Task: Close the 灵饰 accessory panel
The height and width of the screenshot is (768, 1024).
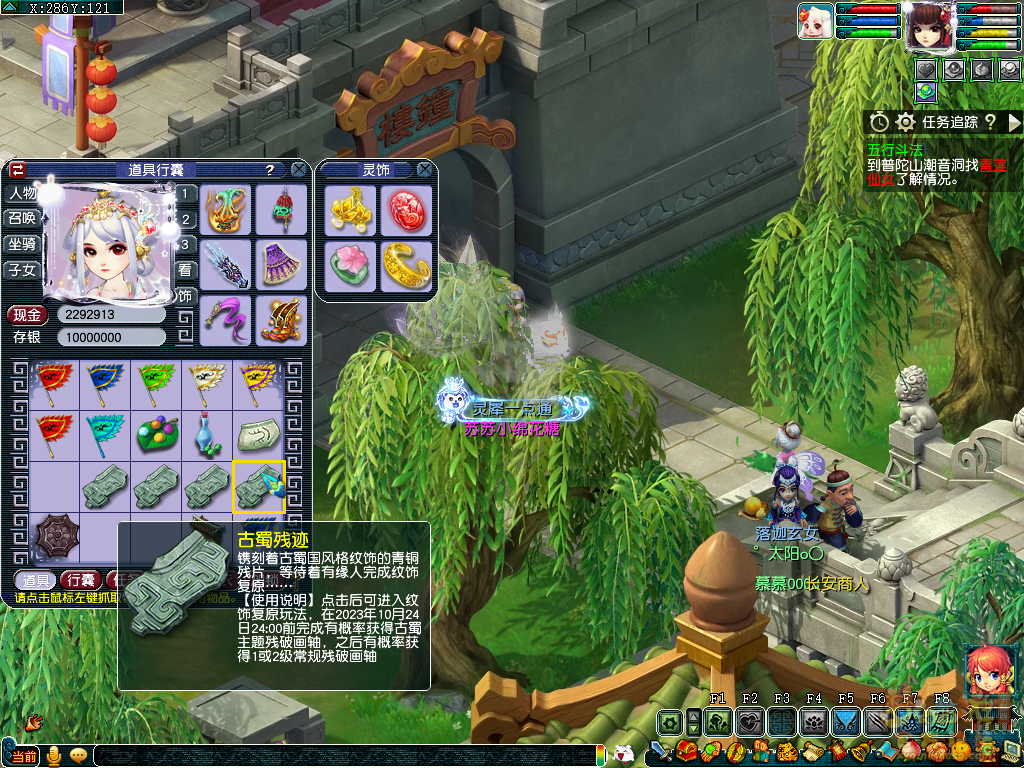Action: [424, 170]
